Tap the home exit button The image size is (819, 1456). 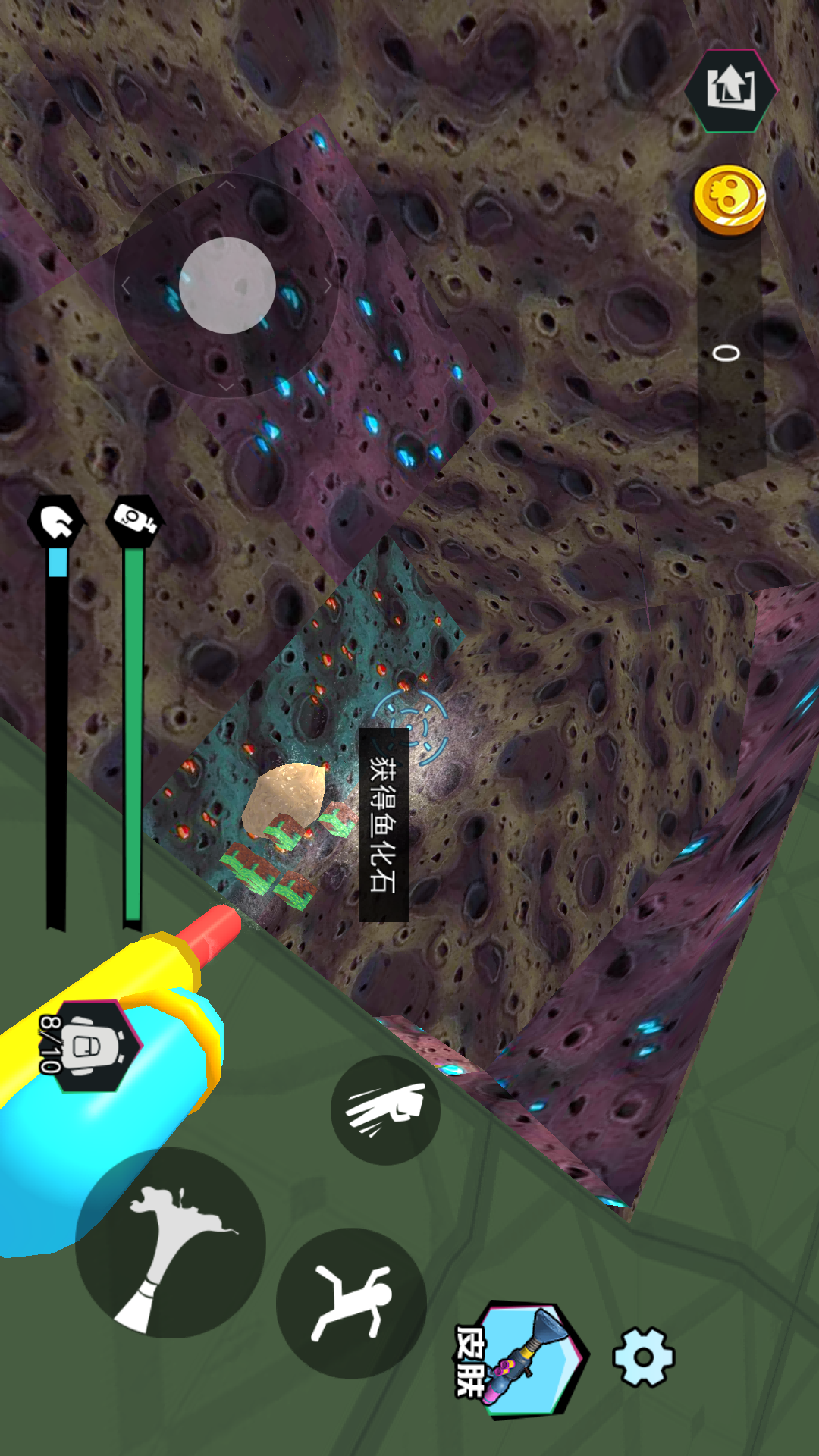click(730, 89)
